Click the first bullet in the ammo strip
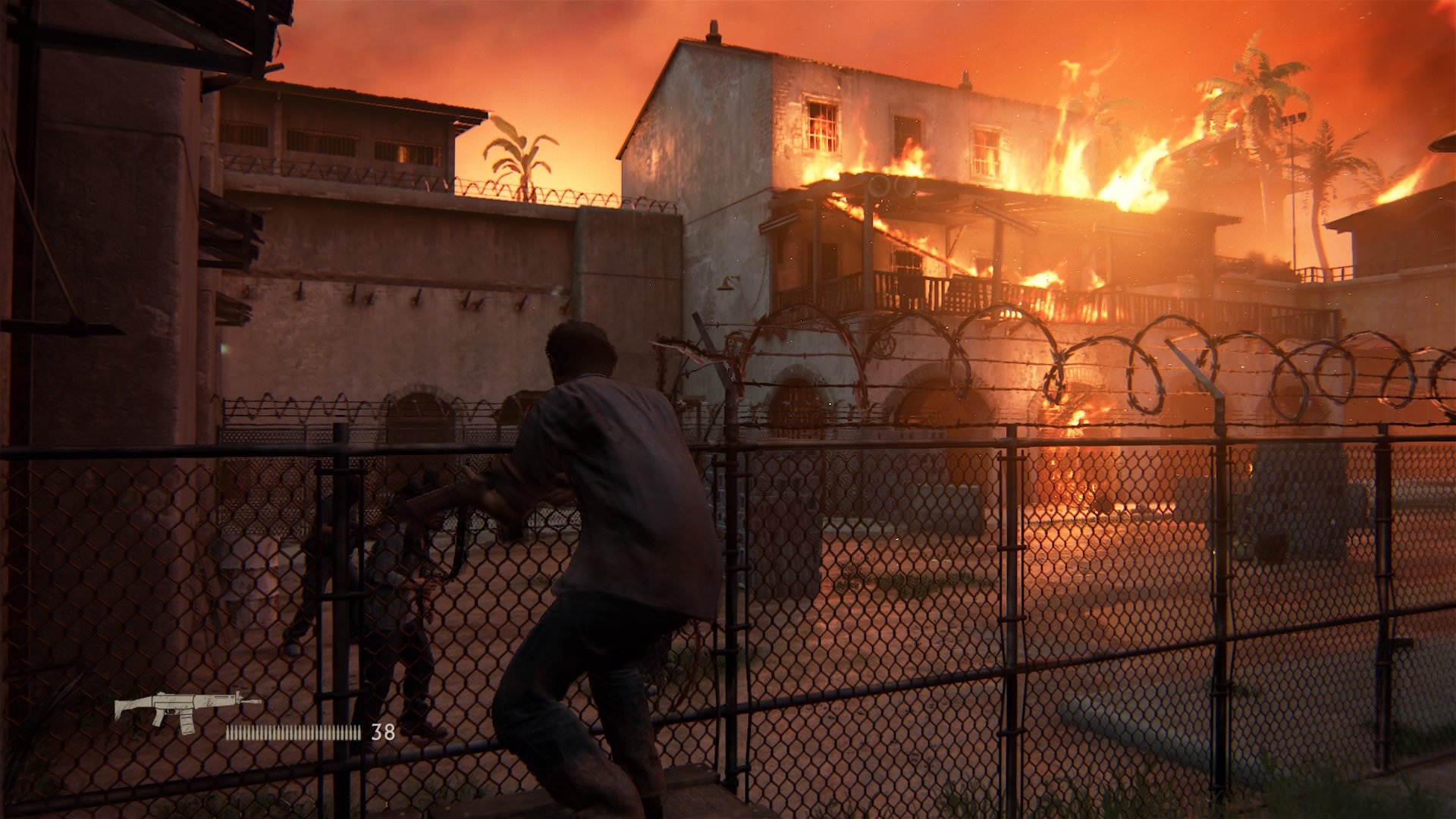The image size is (1456, 819). coord(228,731)
